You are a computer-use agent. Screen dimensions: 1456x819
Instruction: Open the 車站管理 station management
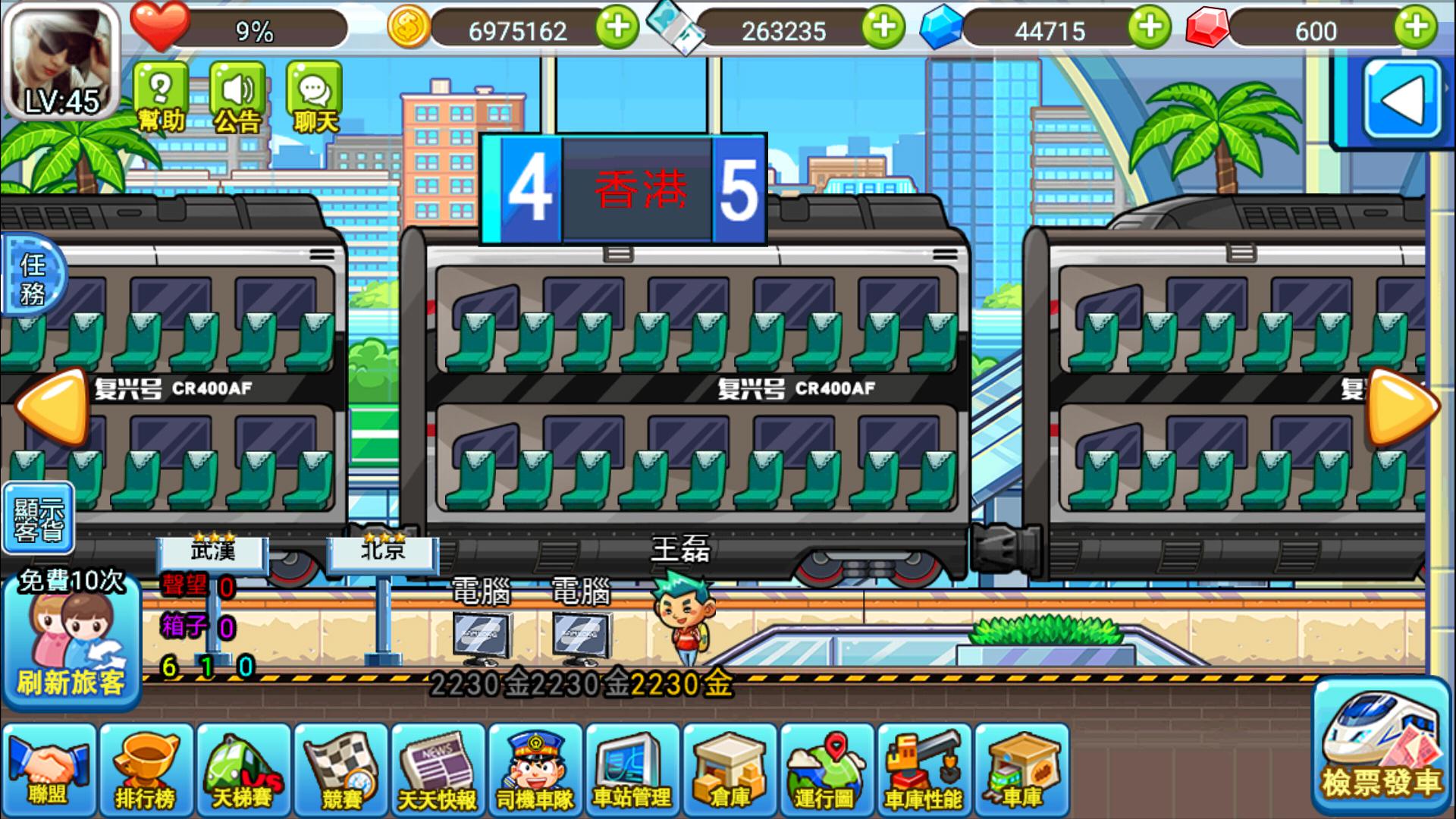coord(631,770)
